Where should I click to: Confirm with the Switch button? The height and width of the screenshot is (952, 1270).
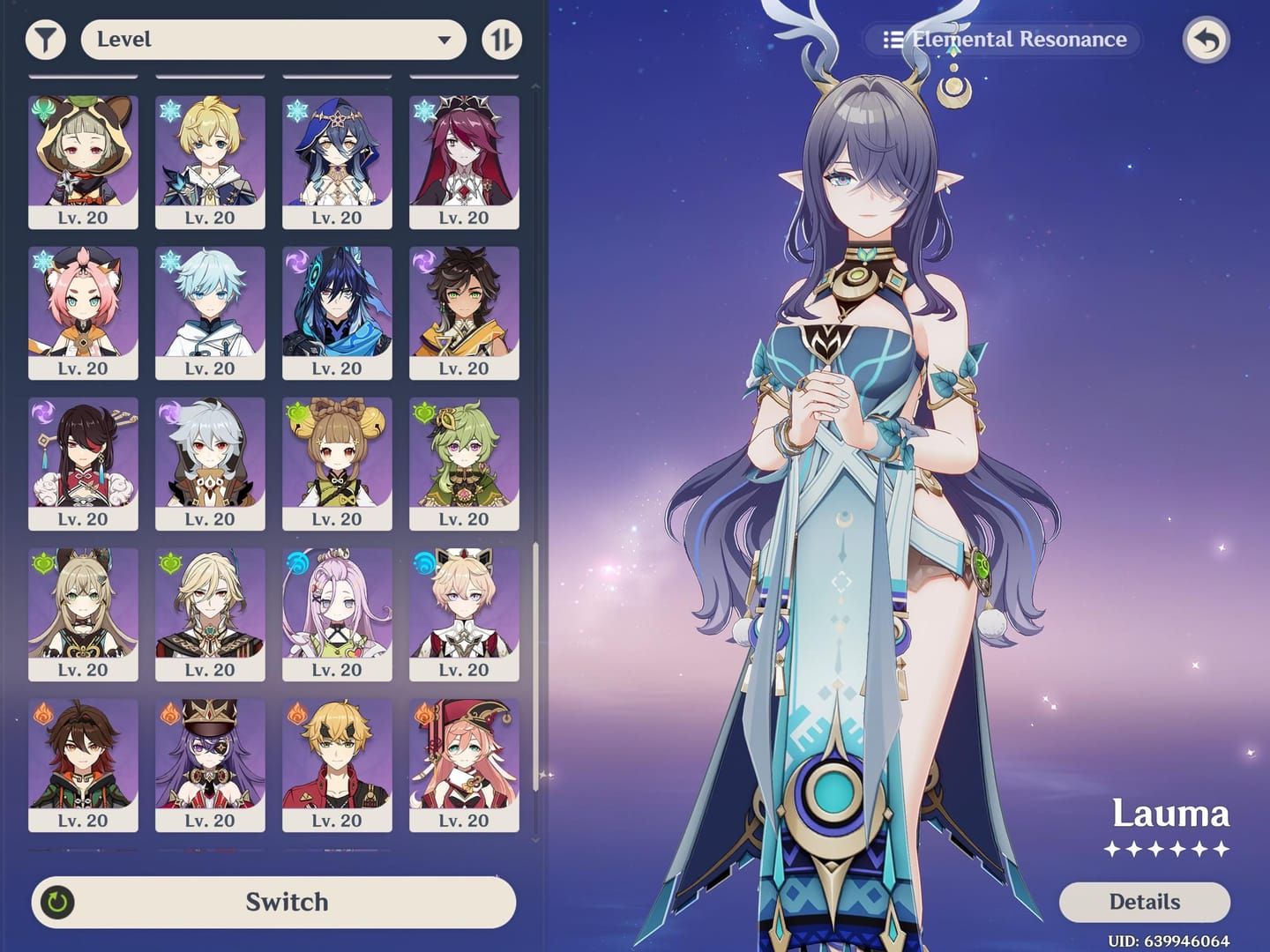coord(273,902)
